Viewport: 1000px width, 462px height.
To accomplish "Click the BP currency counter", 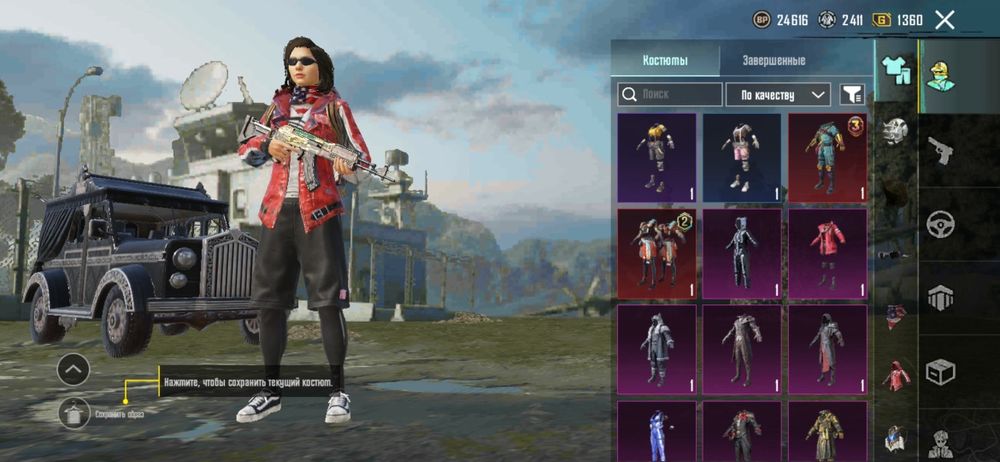I will [x=780, y=19].
